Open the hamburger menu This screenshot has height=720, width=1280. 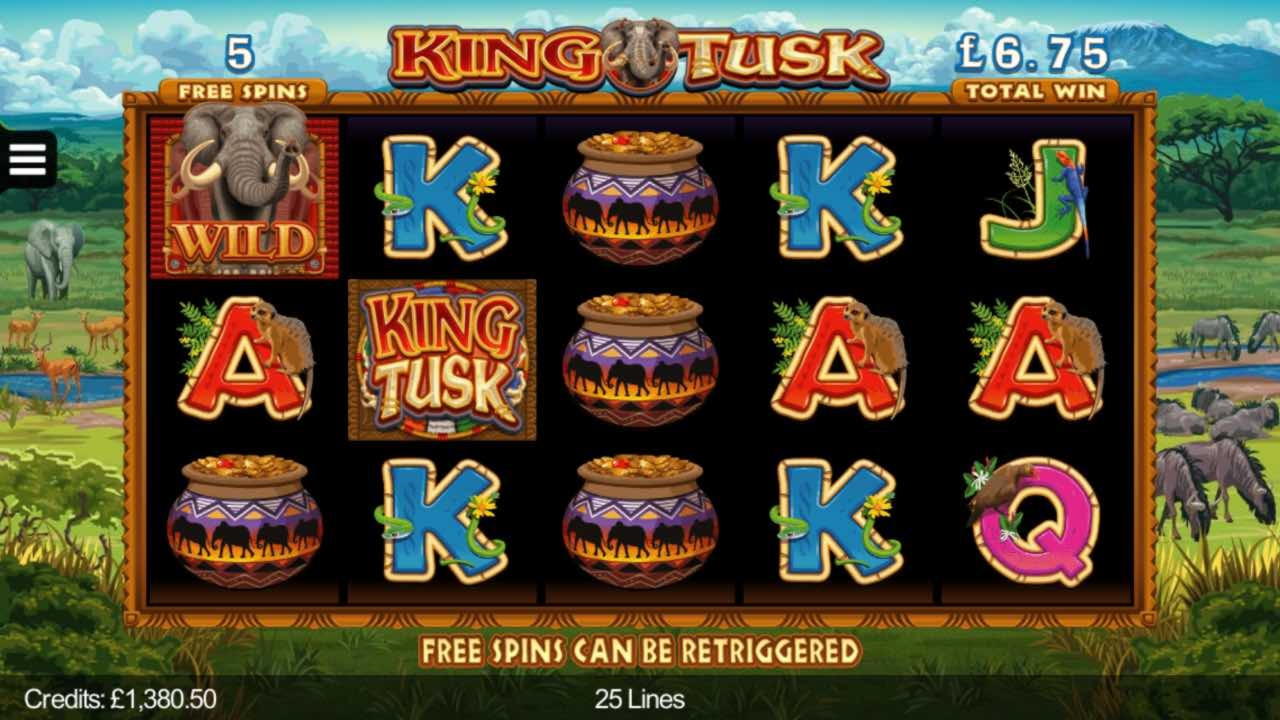coord(27,159)
